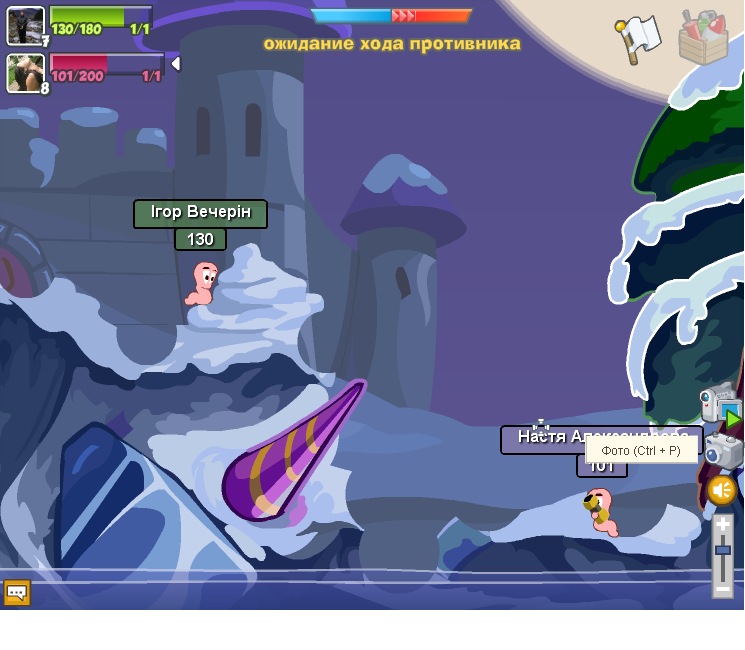Toggle sound with the orange speaker button
745x650 pixels.
[x=722, y=490]
